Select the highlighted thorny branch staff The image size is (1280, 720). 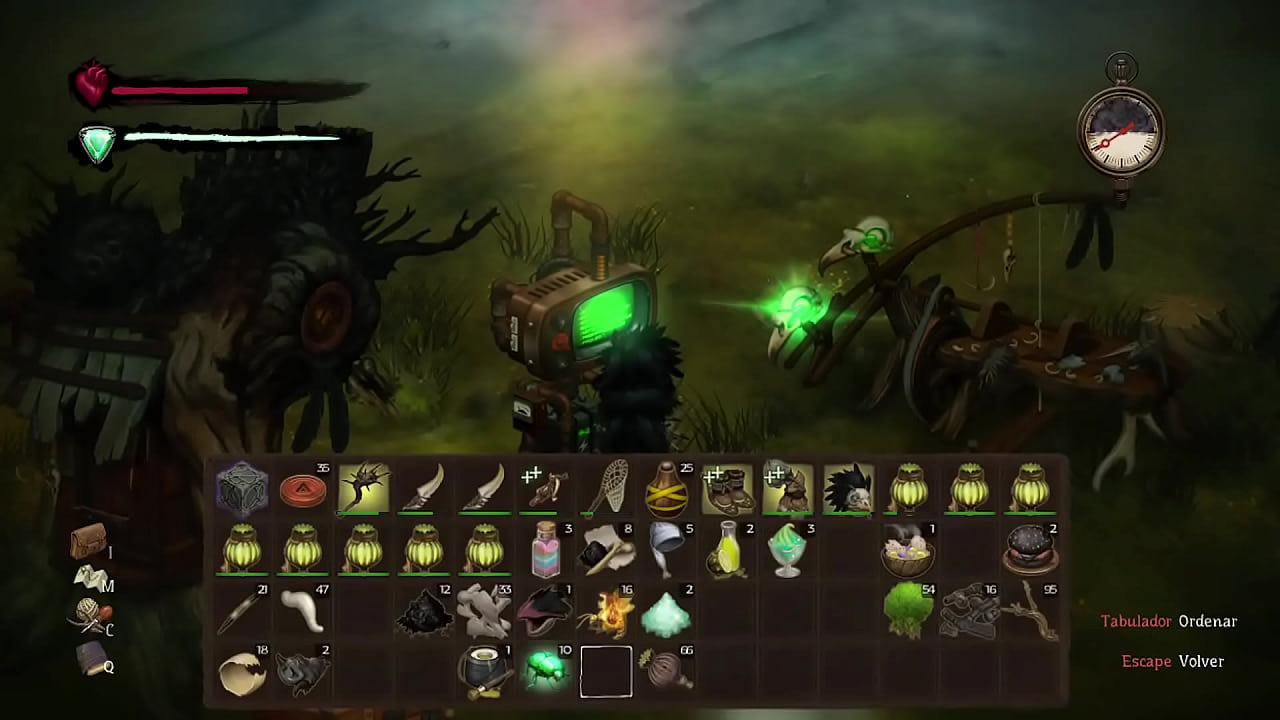(x=364, y=489)
